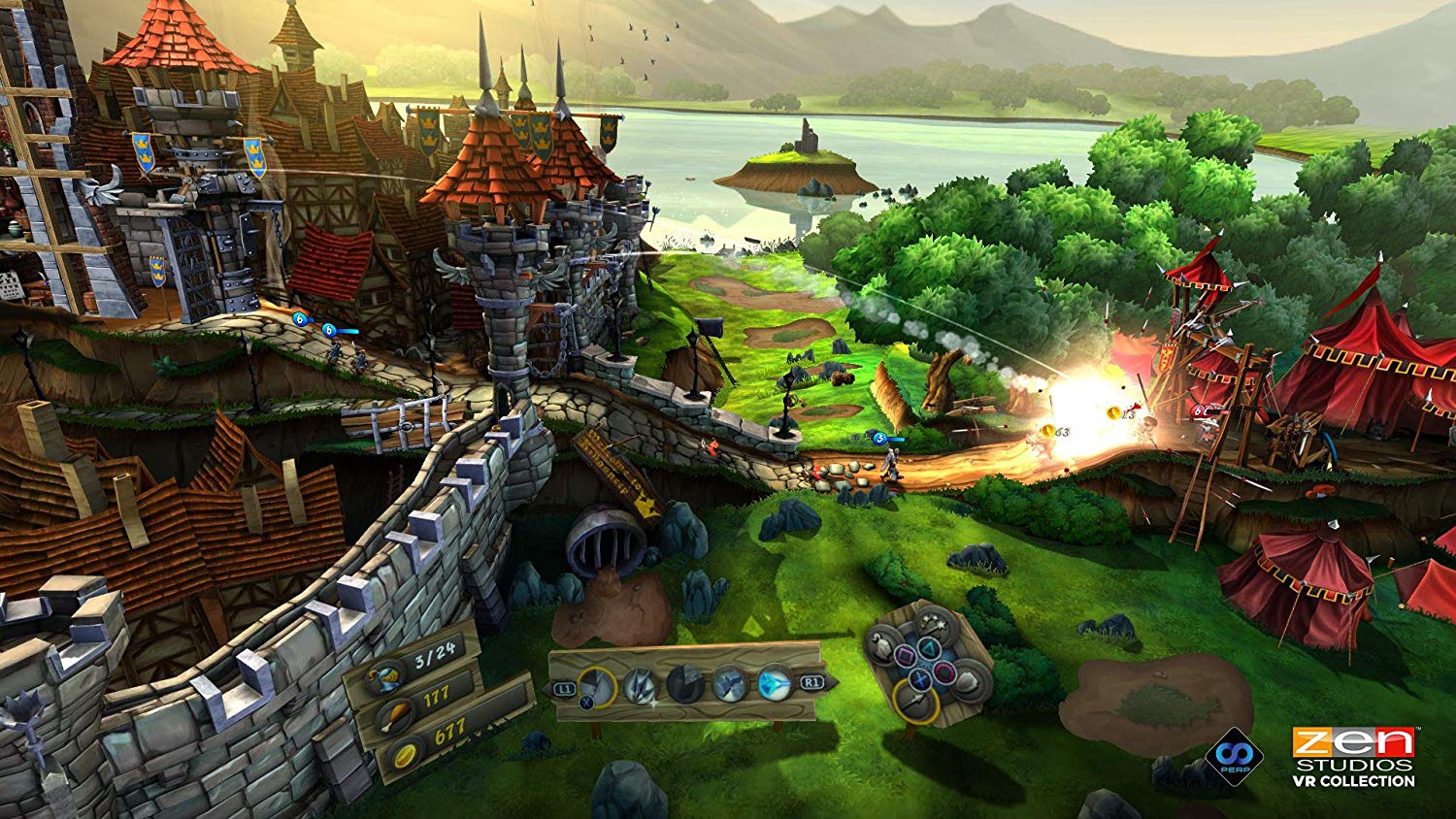Select the magic wand ability on the wheel
The height and width of the screenshot is (819, 1456).
coord(932,624)
